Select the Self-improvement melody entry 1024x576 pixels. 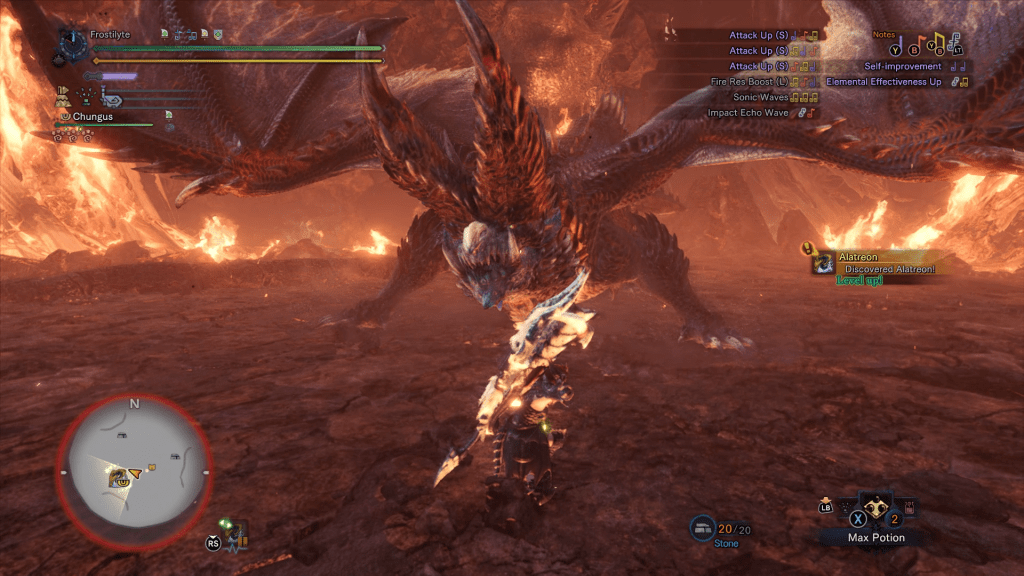pyautogui.click(x=902, y=66)
